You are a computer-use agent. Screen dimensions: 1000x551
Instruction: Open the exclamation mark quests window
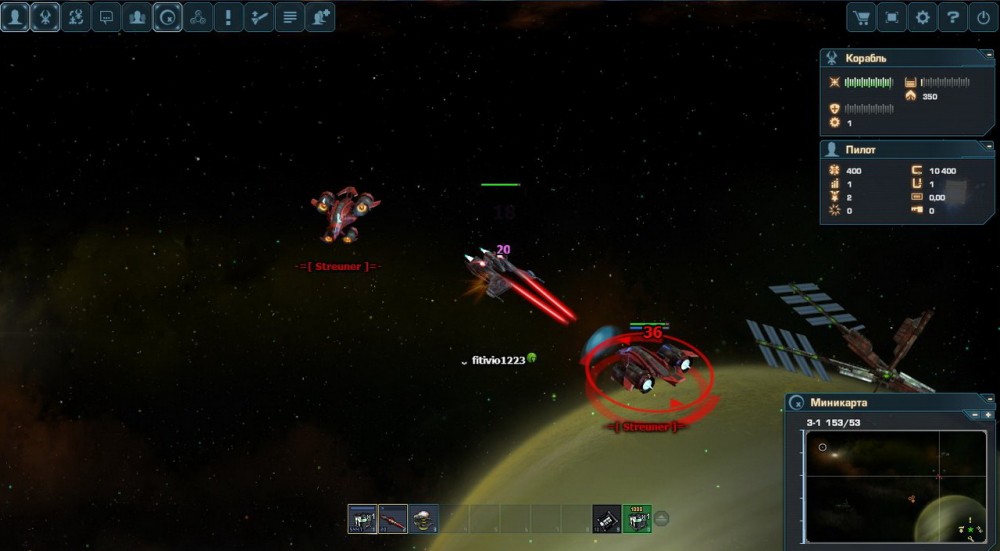point(229,17)
